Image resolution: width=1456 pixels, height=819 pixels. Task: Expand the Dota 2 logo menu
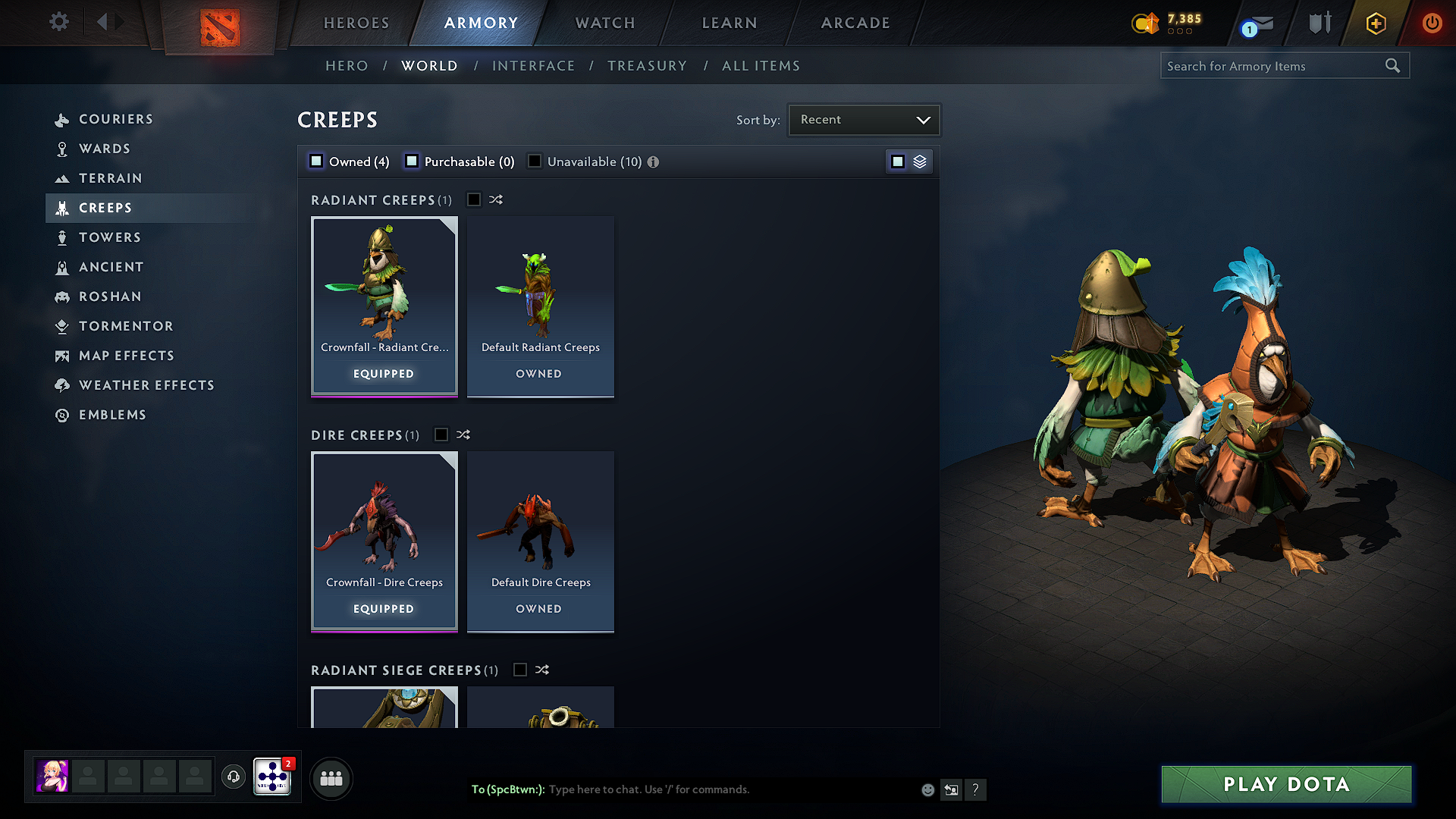pyautogui.click(x=218, y=25)
